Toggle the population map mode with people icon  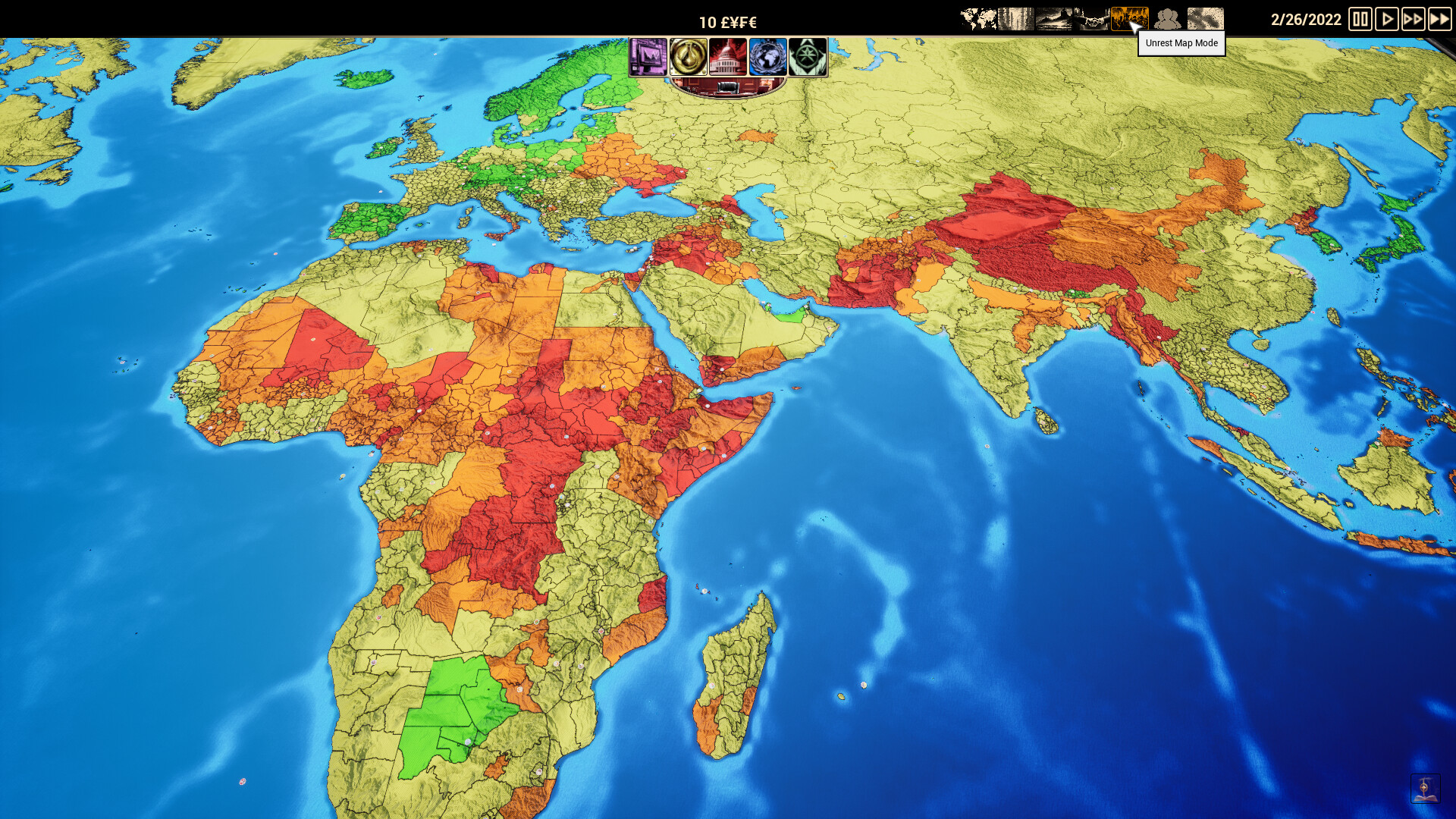pos(1168,19)
